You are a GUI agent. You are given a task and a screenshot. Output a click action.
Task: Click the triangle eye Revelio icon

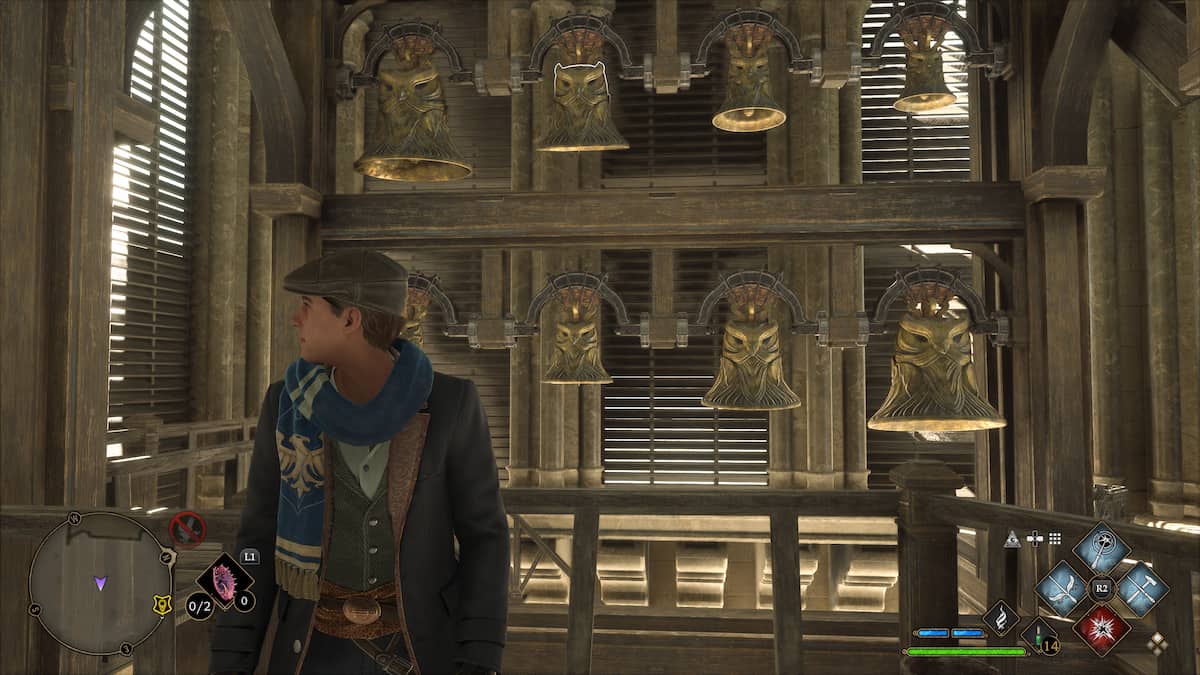pos(1012,539)
